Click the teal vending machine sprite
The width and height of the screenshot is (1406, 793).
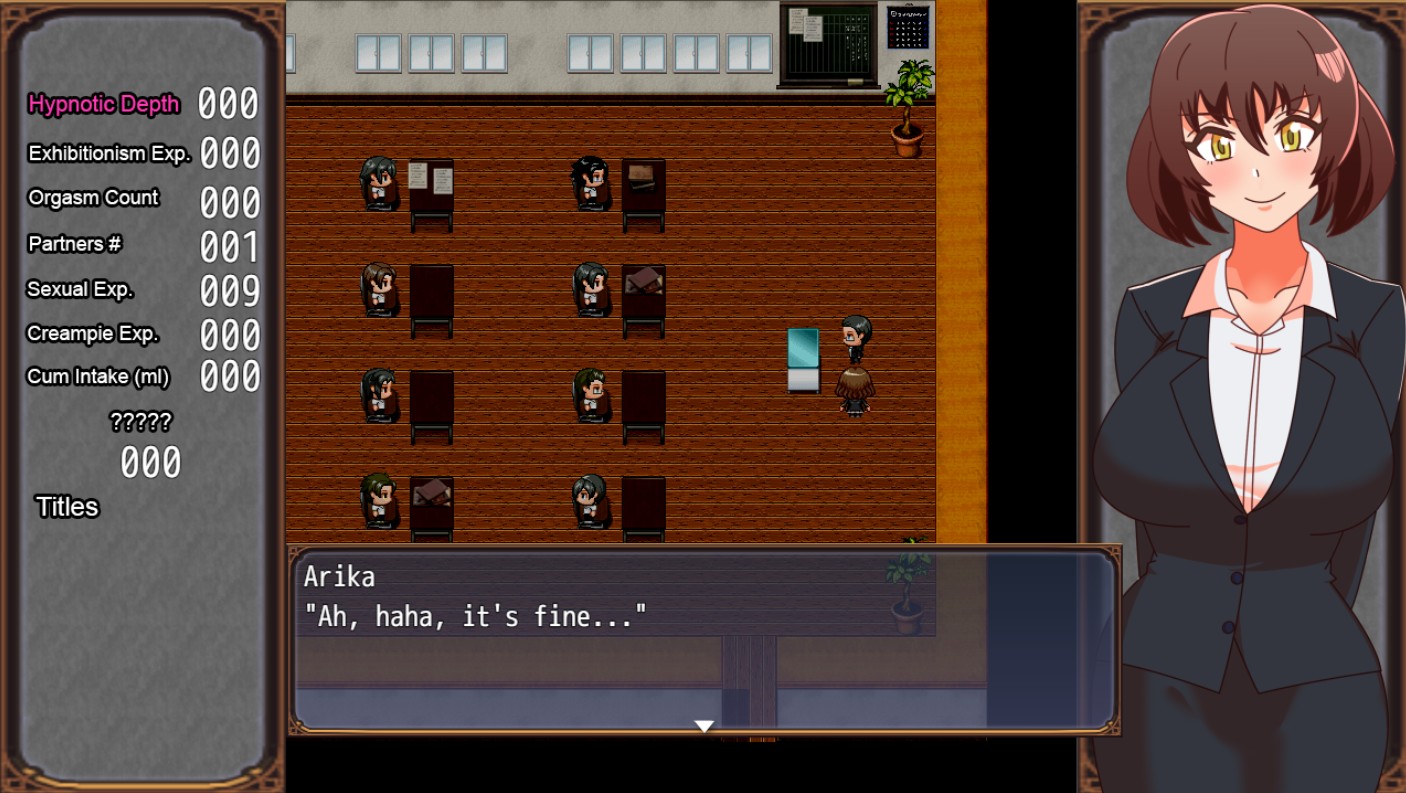point(804,360)
